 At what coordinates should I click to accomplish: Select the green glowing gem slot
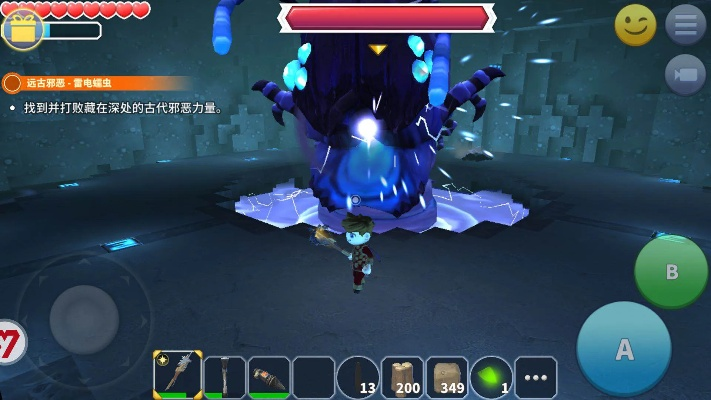(x=491, y=377)
